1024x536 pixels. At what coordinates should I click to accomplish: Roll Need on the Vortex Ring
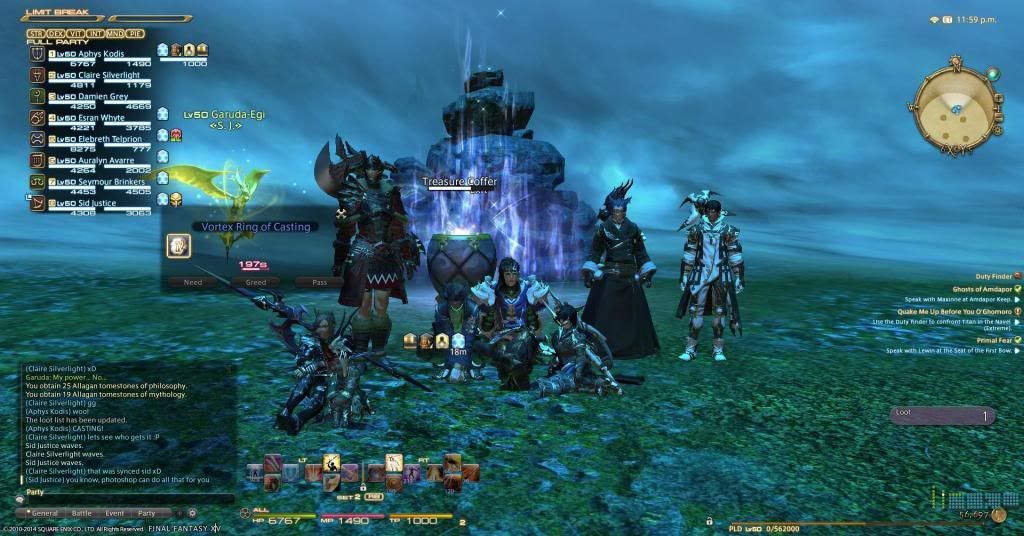(192, 282)
